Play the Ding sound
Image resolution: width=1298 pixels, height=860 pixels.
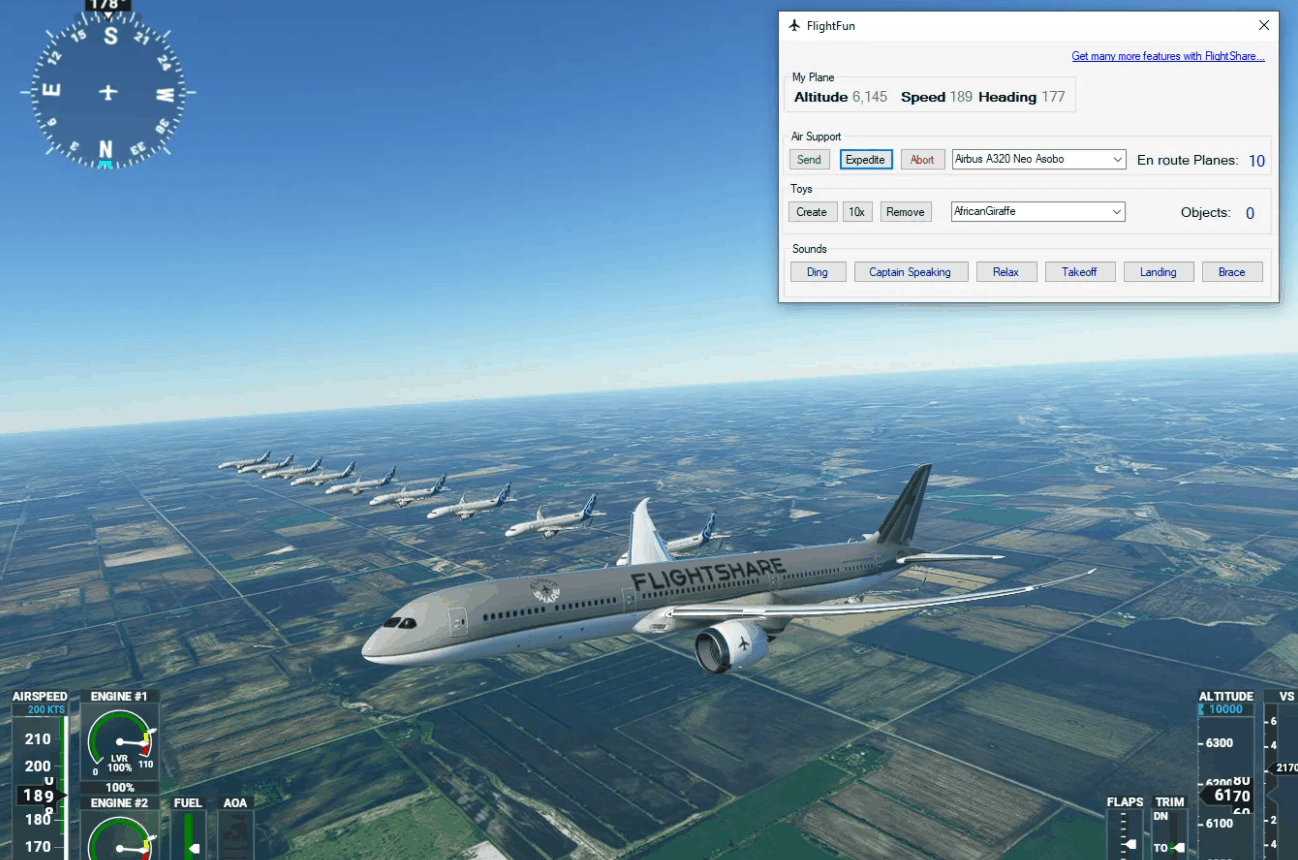[x=817, y=272]
